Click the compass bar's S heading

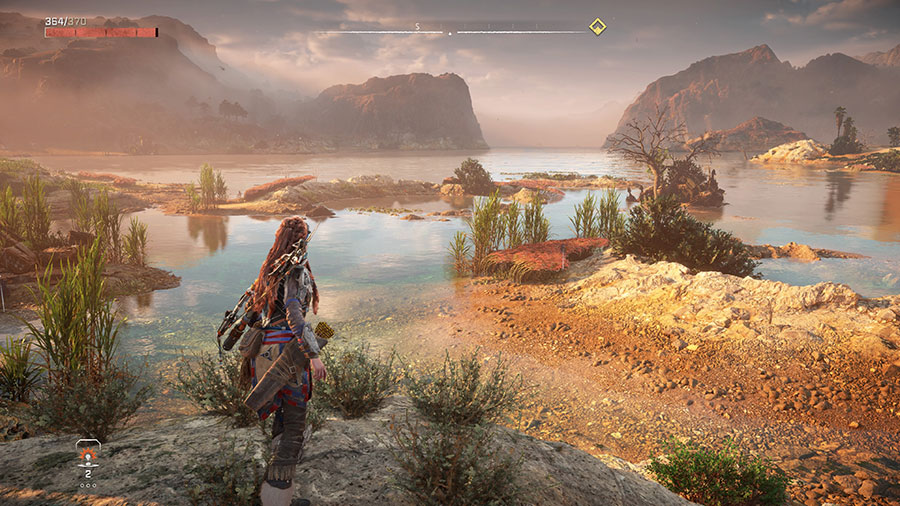click(419, 26)
